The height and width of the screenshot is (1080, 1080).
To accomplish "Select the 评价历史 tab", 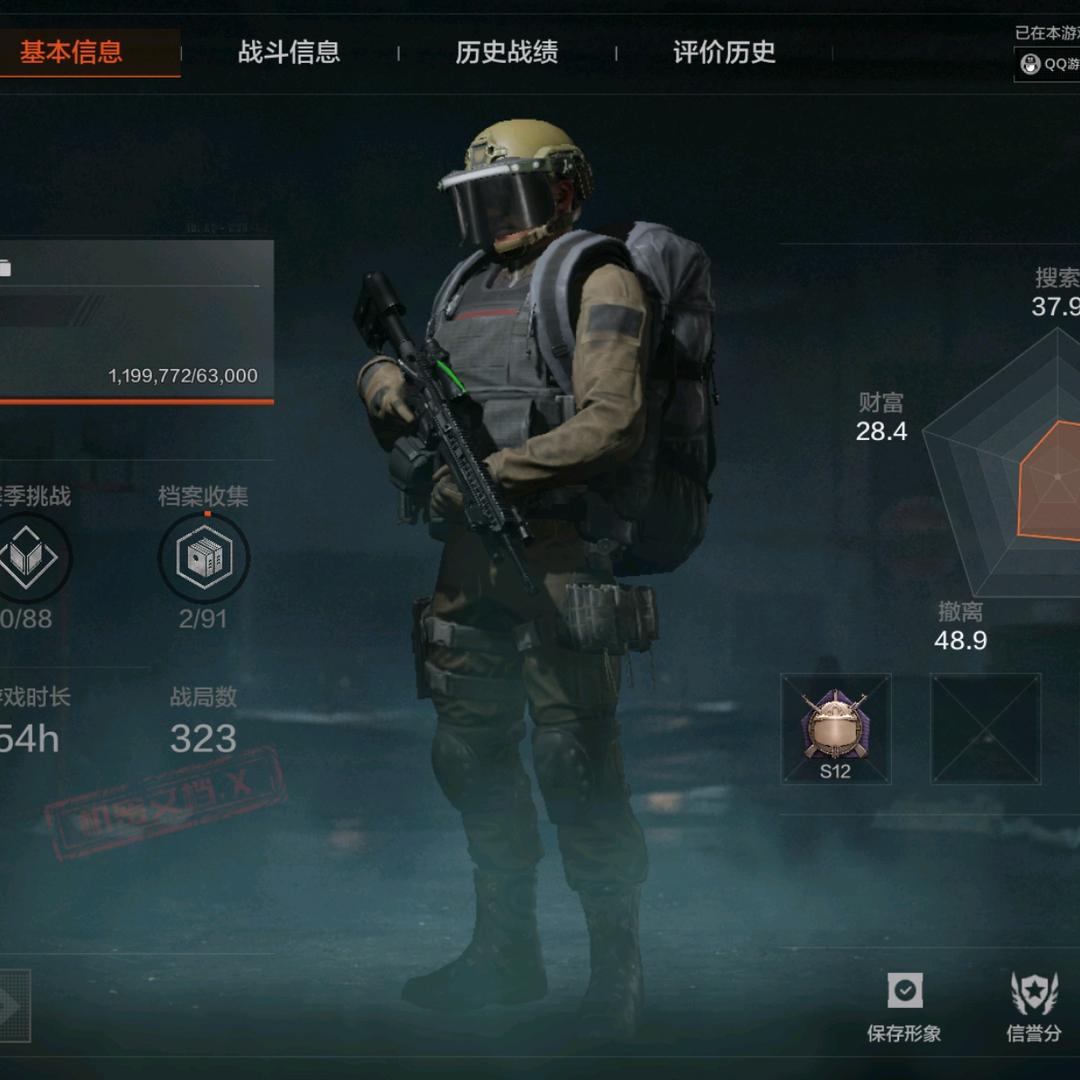I will coord(724,52).
